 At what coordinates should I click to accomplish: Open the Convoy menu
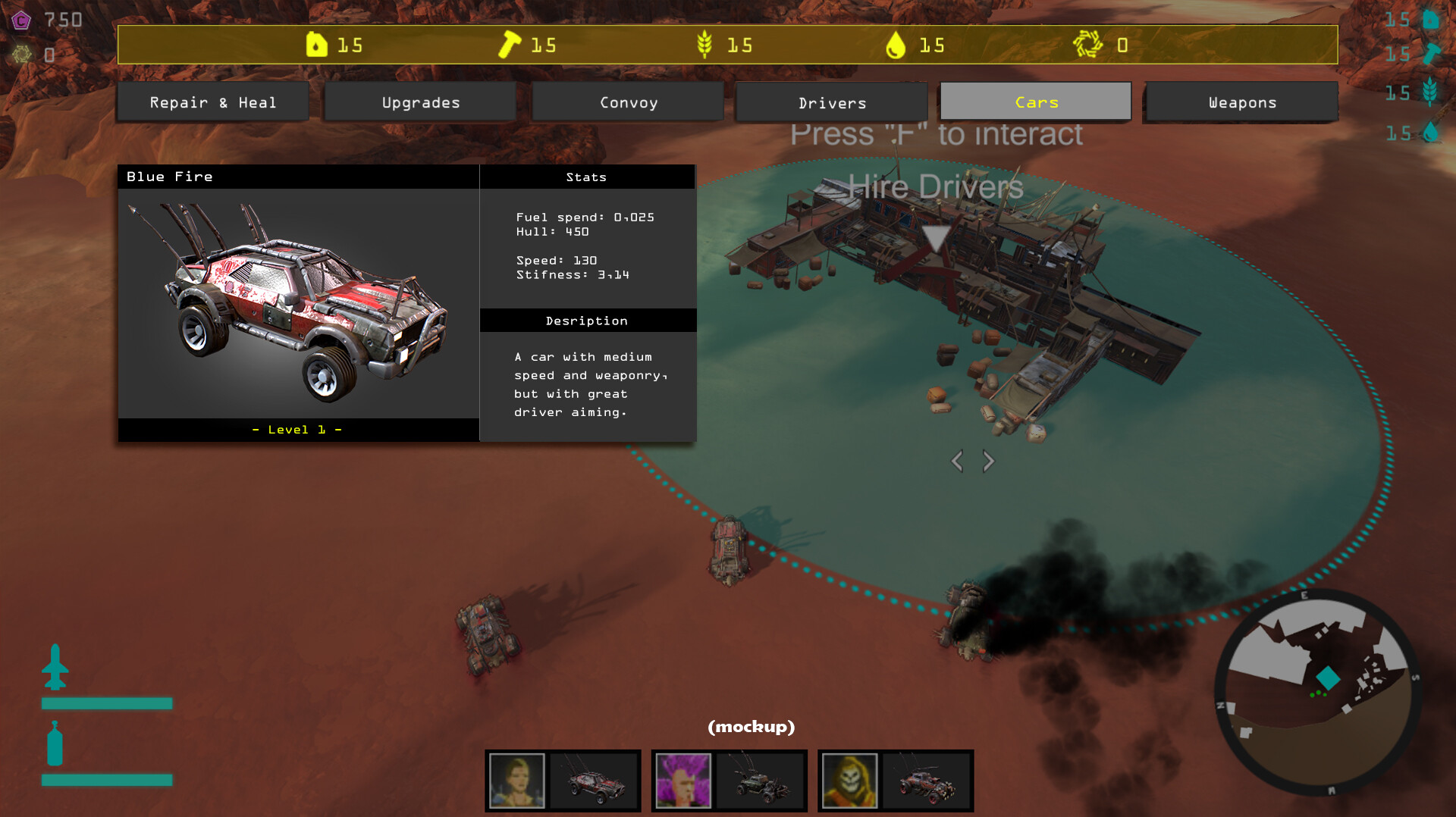pos(628,102)
